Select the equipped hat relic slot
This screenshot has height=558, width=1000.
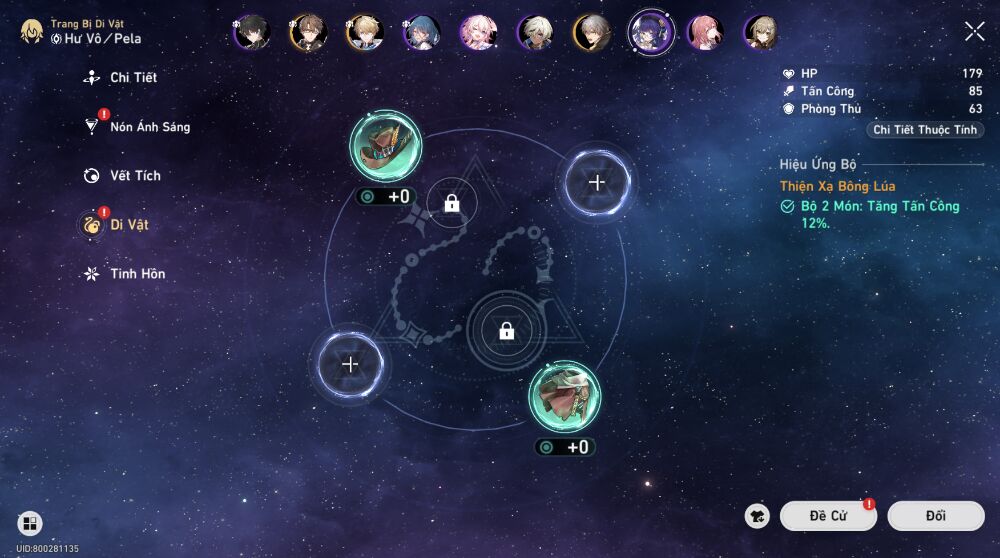385,146
